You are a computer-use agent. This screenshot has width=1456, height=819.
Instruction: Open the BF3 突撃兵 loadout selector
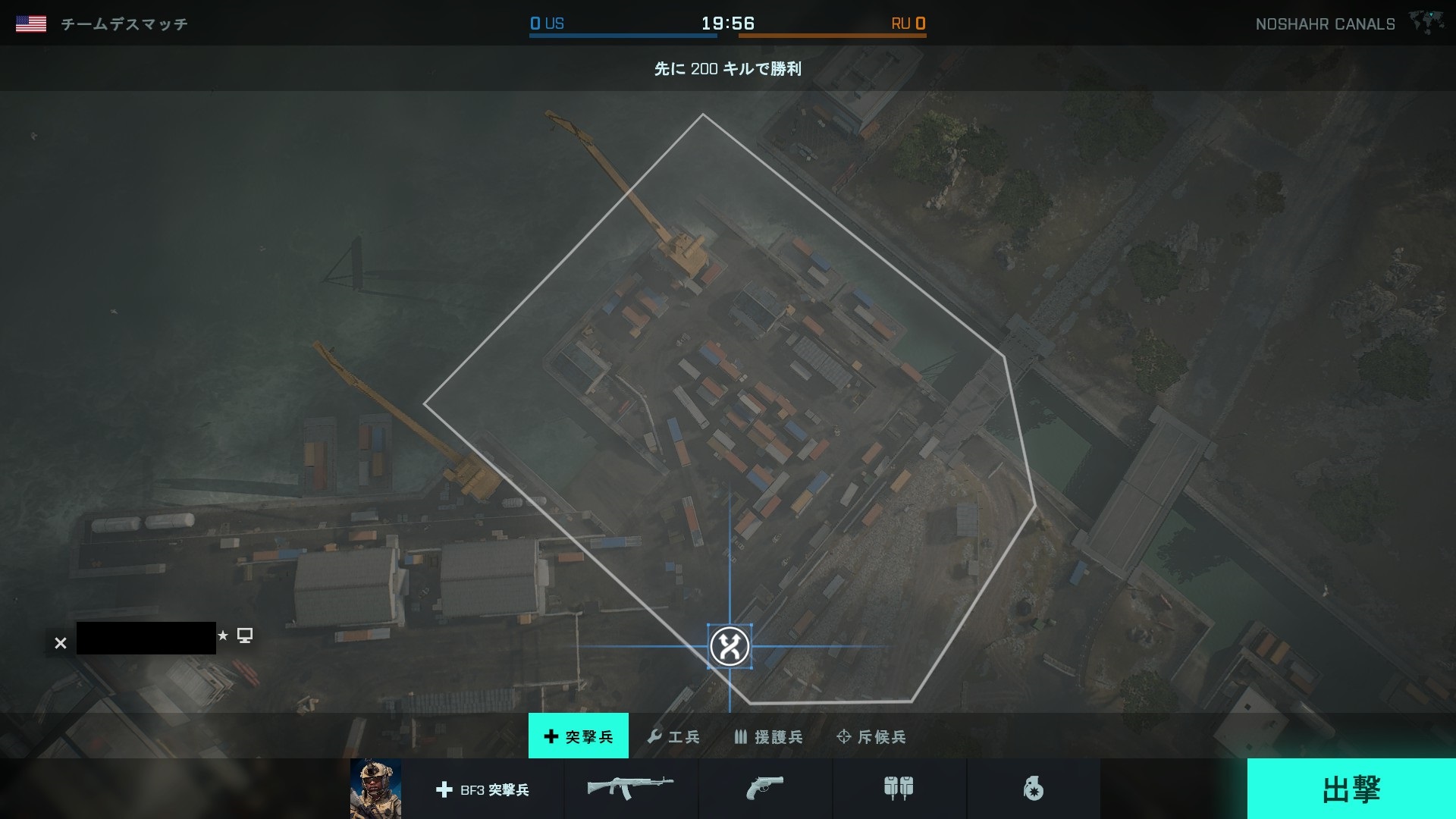coord(483,789)
